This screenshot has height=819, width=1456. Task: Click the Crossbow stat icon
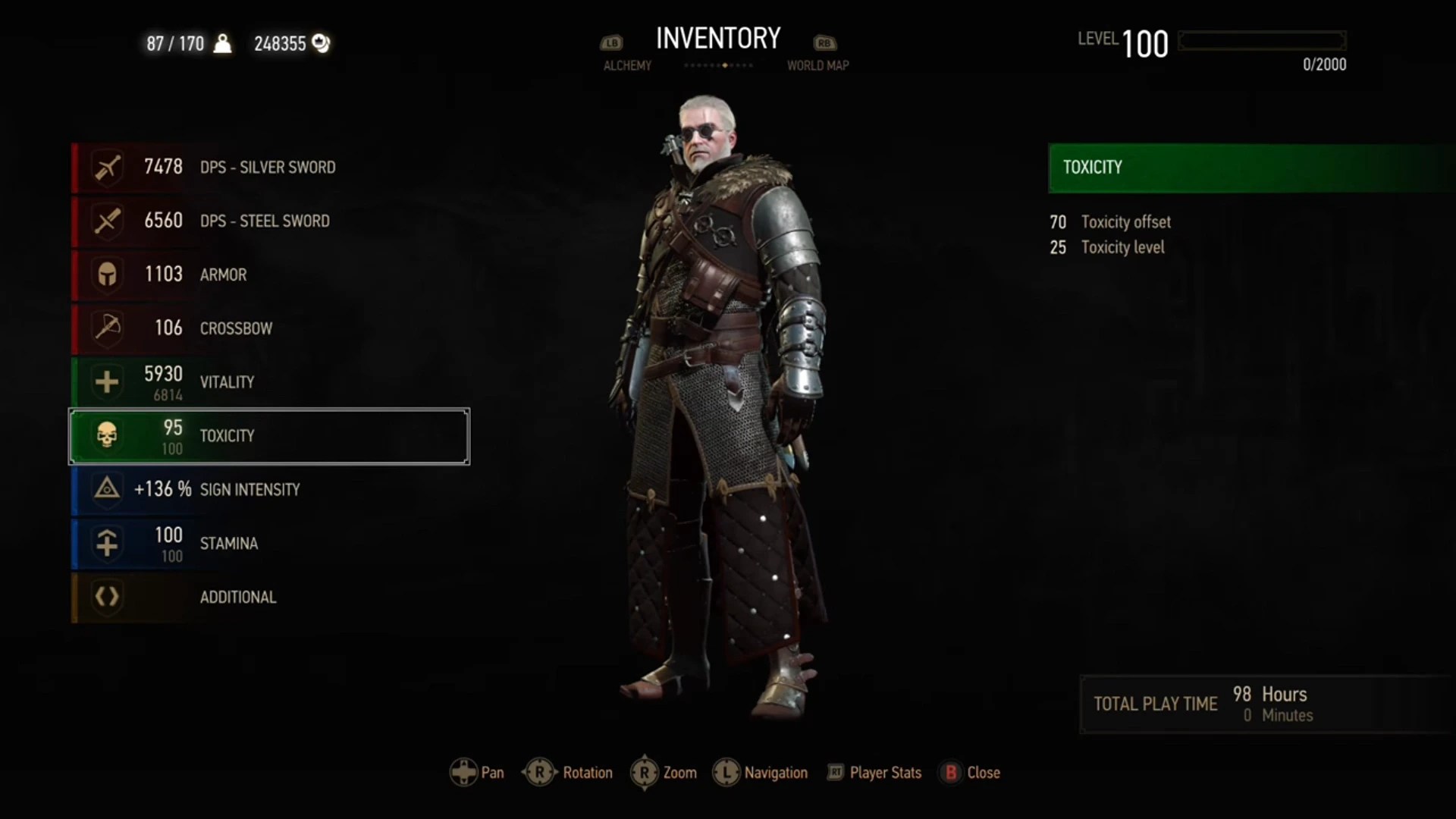tap(107, 328)
